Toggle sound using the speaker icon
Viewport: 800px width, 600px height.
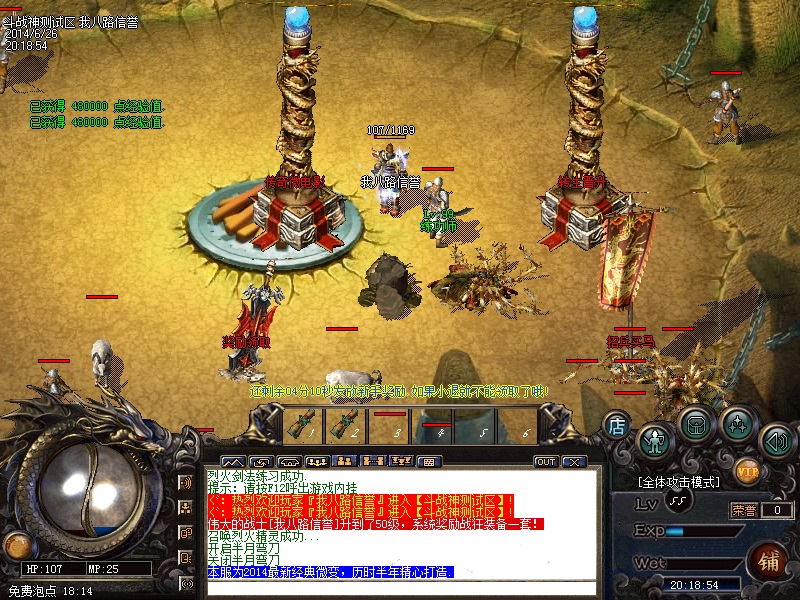click(x=777, y=440)
